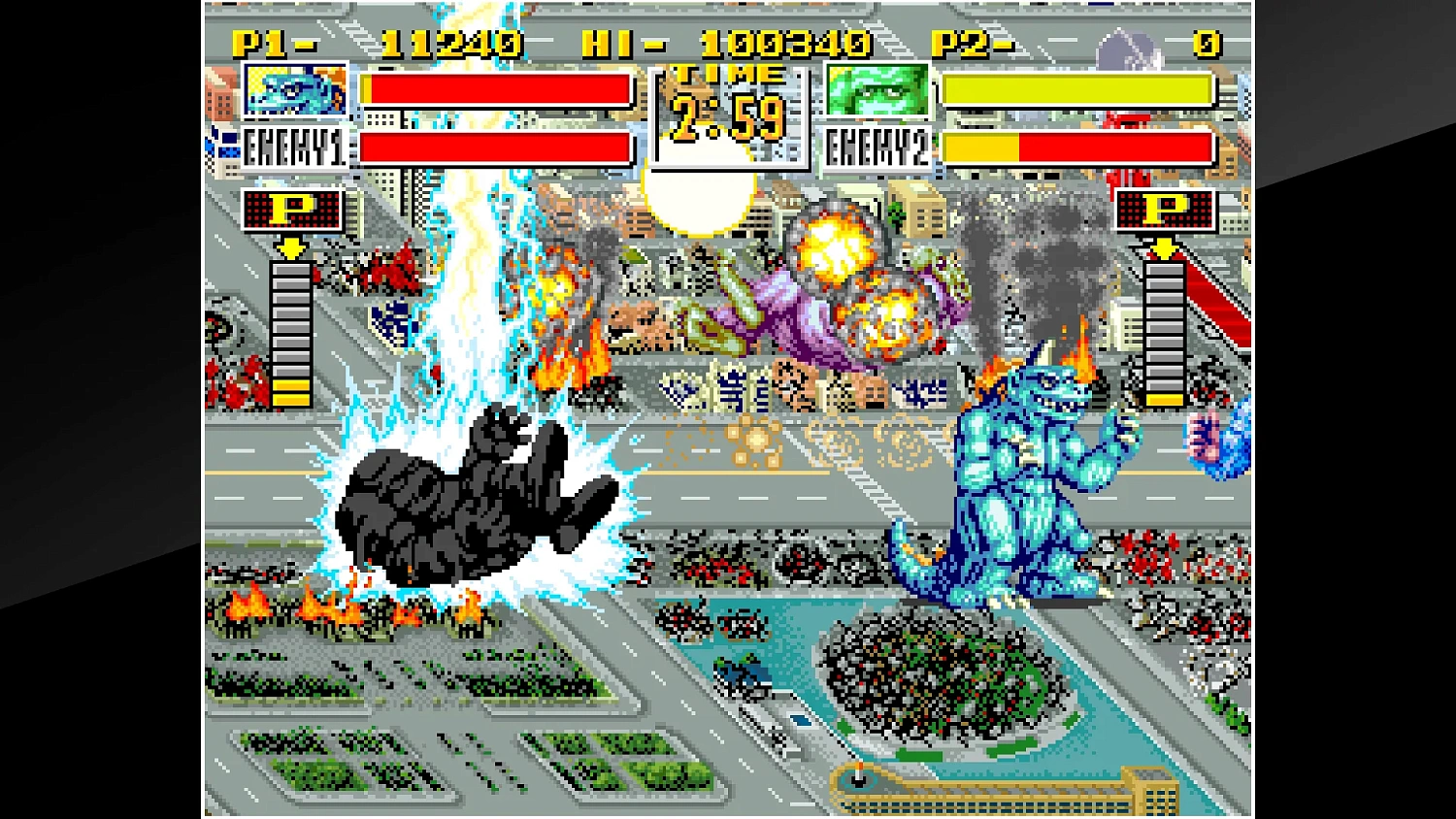This screenshot has height=819, width=1456.
Task: Click the left P power-up sign
Action: tap(291, 212)
